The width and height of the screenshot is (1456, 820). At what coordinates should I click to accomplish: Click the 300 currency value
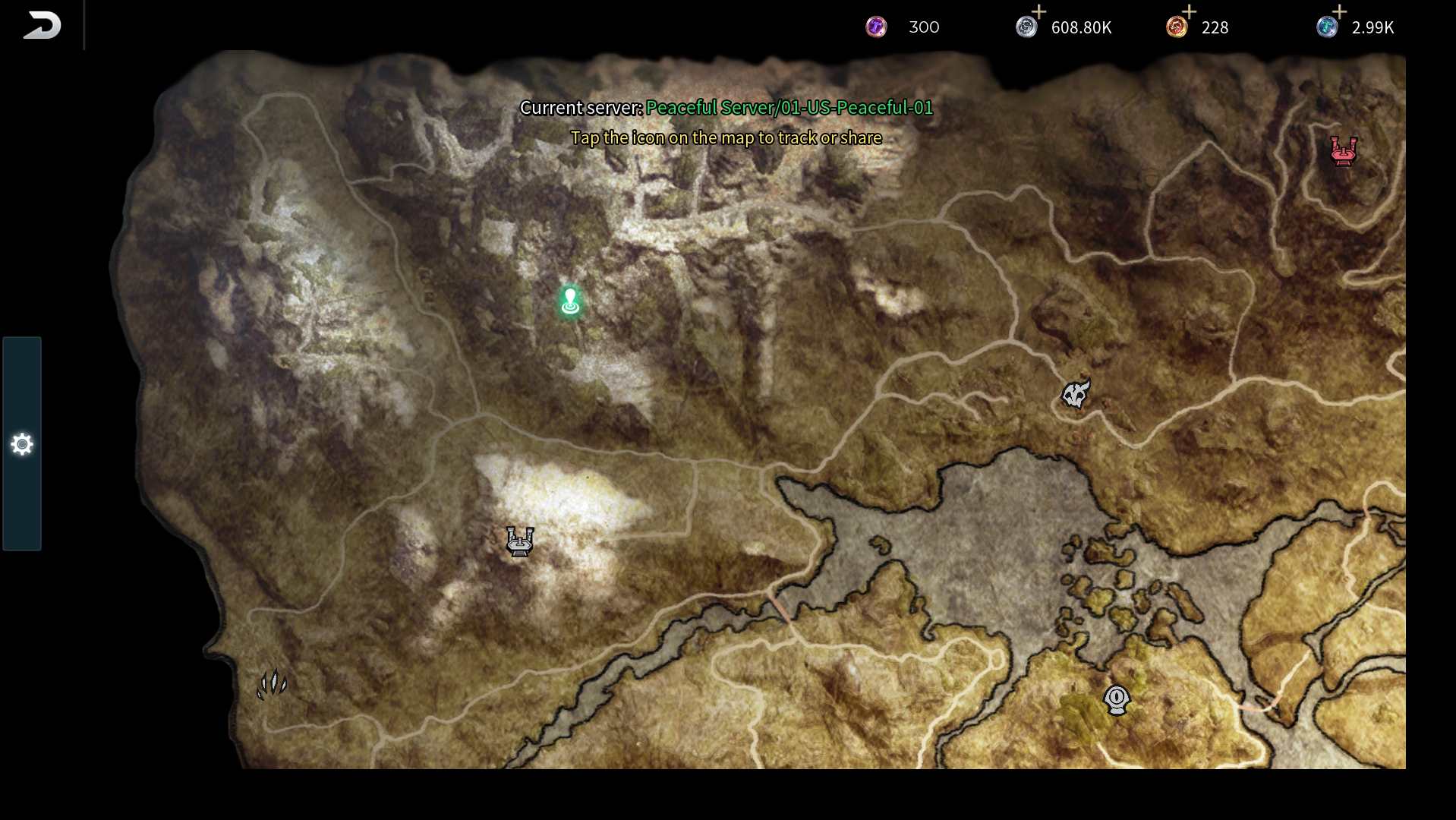pyautogui.click(x=924, y=27)
